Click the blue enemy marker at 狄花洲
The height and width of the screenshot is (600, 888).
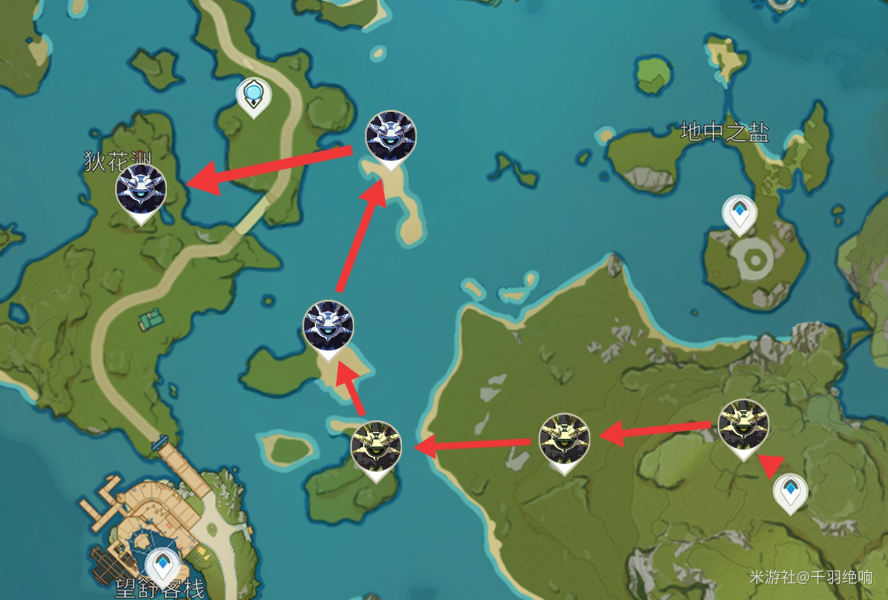(x=140, y=191)
